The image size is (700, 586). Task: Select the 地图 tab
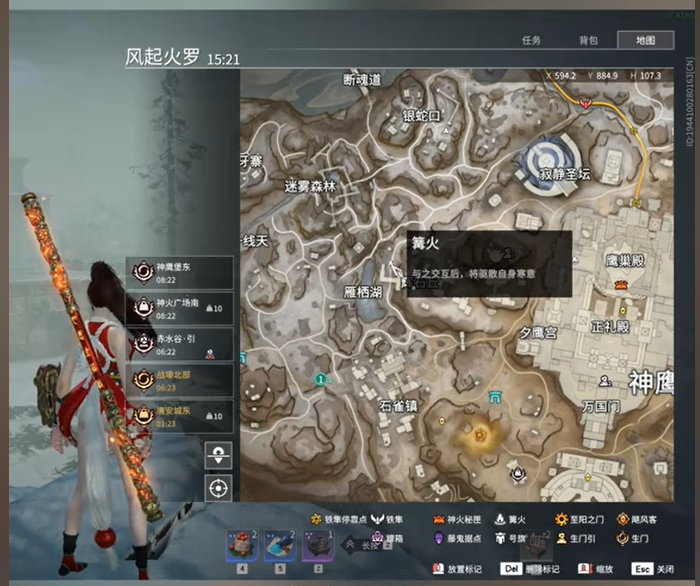(x=645, y=40)
